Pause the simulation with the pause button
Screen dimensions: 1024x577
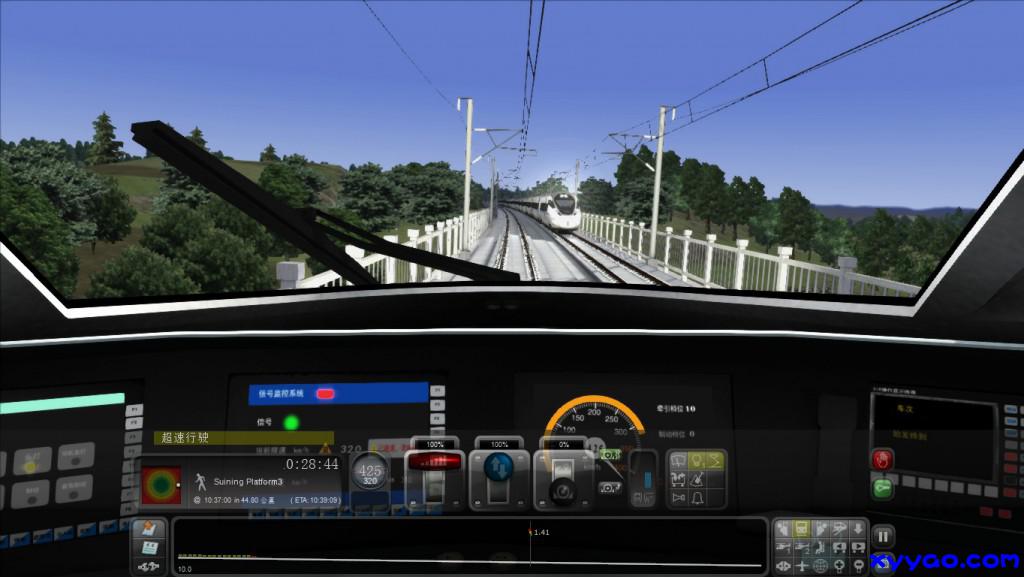tap(883, 537)
